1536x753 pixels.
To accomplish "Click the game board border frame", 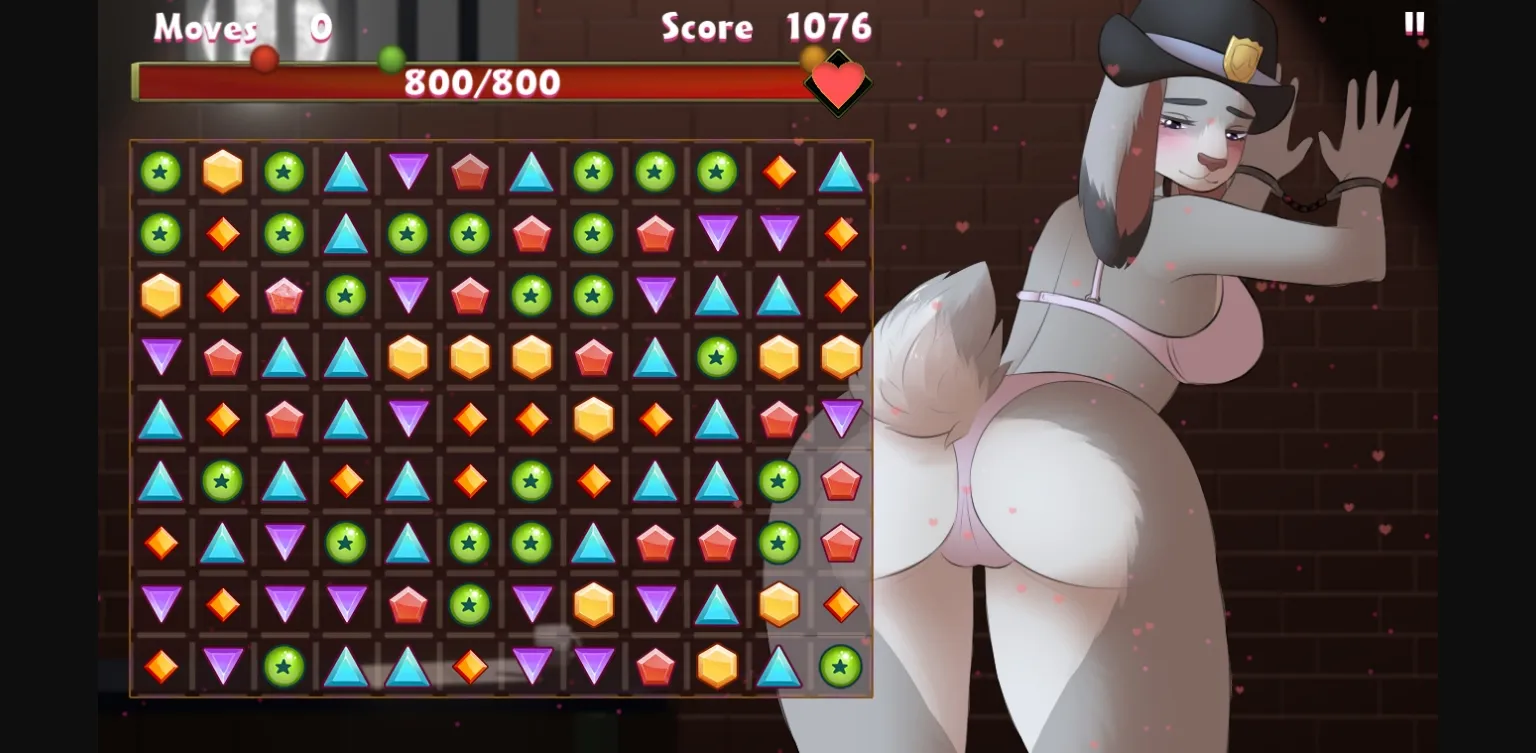I will (500, 140).
